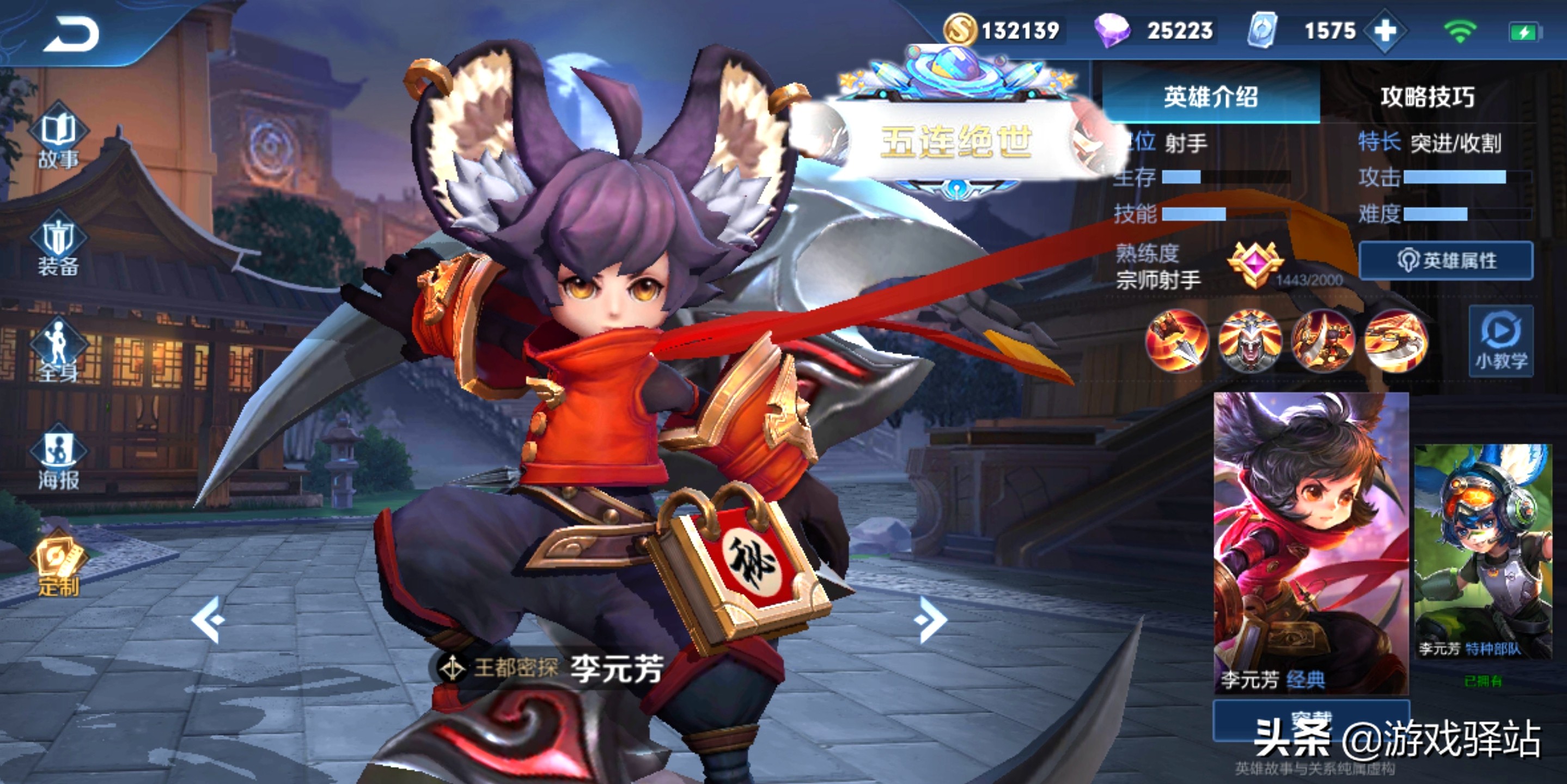Select the 李元芳 经典 classic skin
Viewport: 1567px width, 784px height.
(1311, 541)
